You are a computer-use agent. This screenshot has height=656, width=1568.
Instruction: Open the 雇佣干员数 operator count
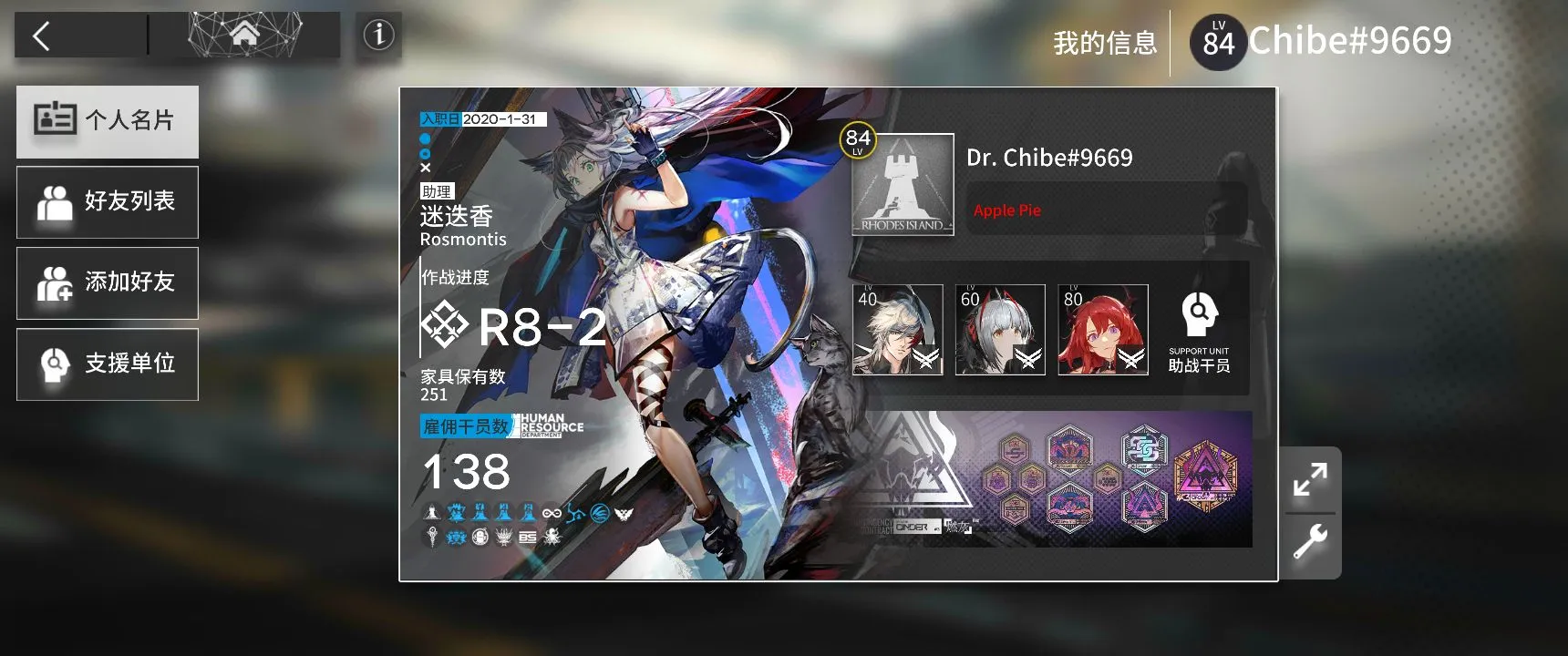pos(466,426)
